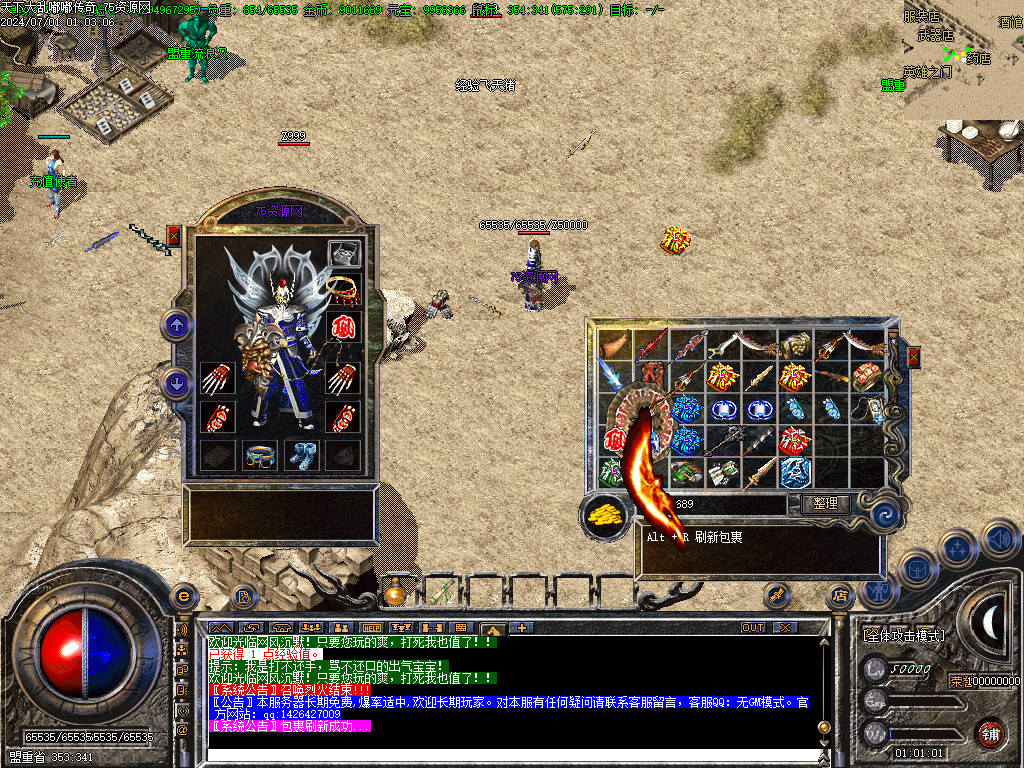The width and height of the screenshot is (1024, 768).
Task: Select the golden gauntlet in the bag
Action: coord(794,346)
